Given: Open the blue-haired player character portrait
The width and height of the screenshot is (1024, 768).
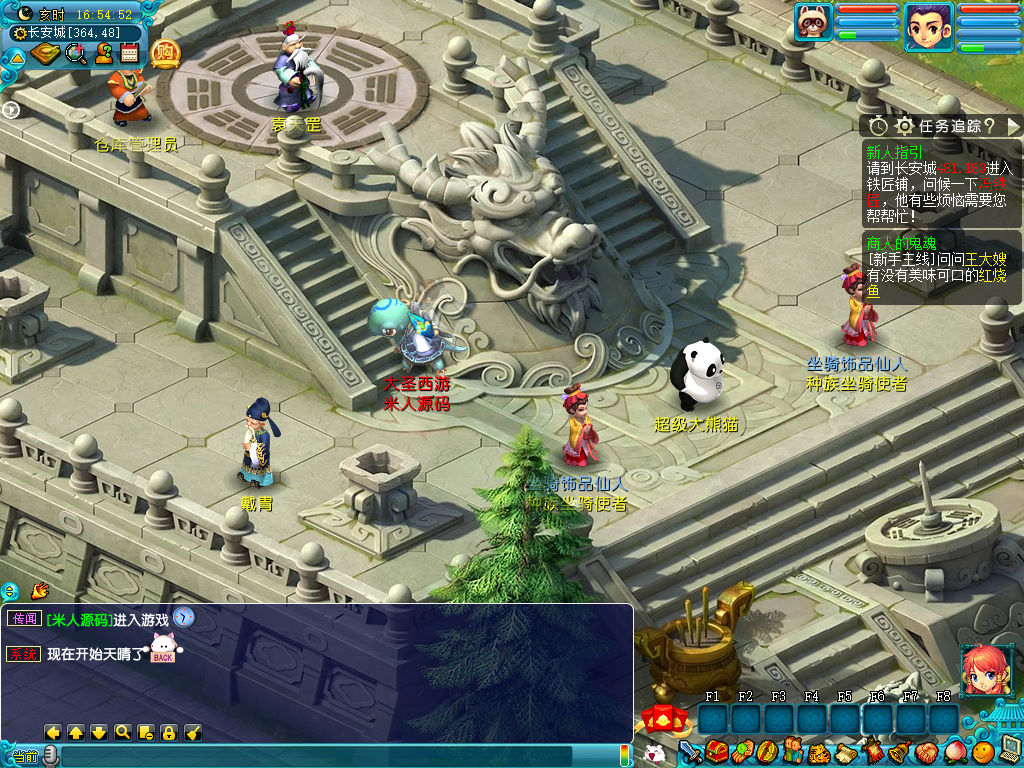Looking at the screenshot, I should coord(927,25).
